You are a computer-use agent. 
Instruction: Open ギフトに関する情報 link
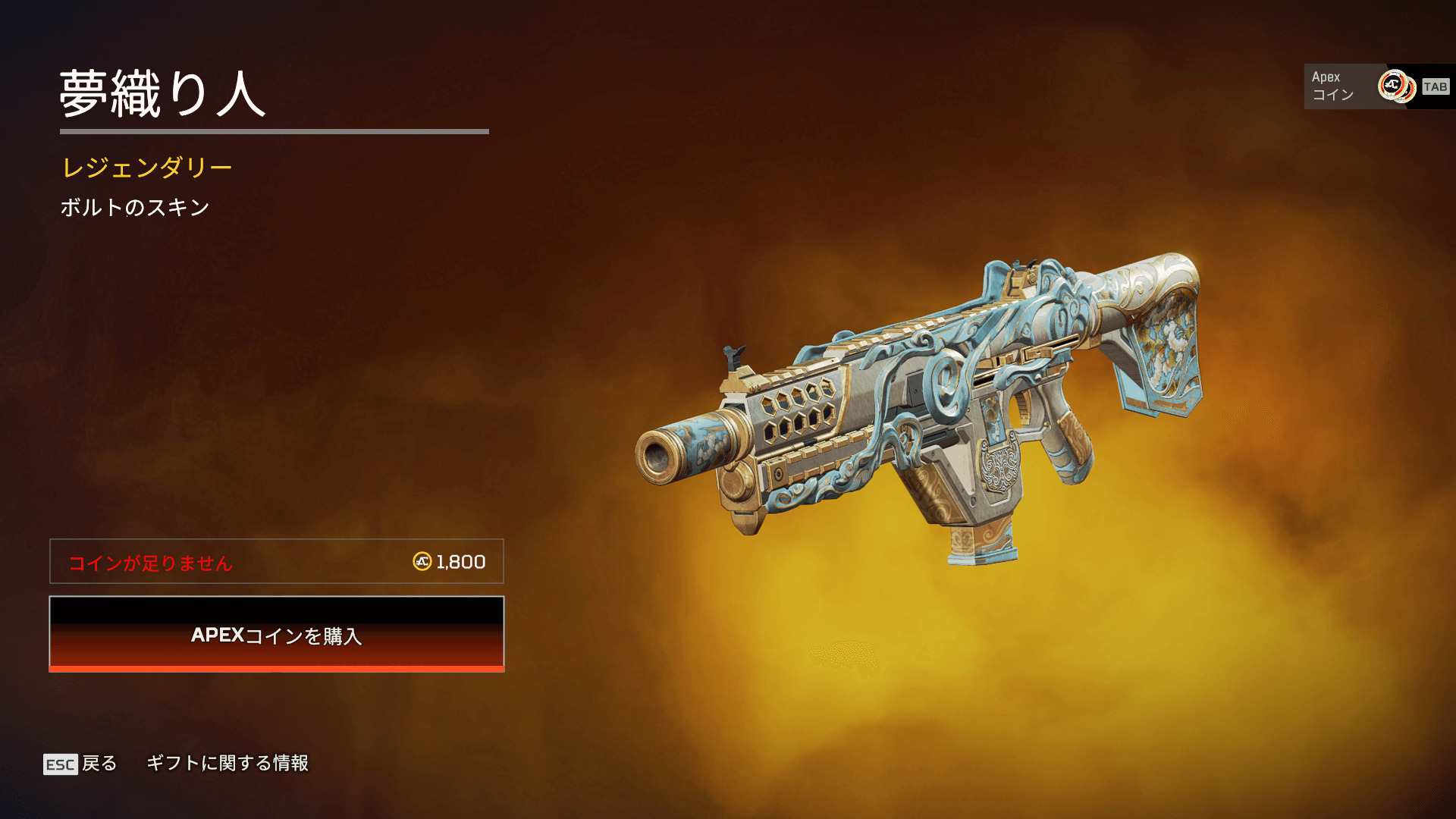click(x=227, y=763)
